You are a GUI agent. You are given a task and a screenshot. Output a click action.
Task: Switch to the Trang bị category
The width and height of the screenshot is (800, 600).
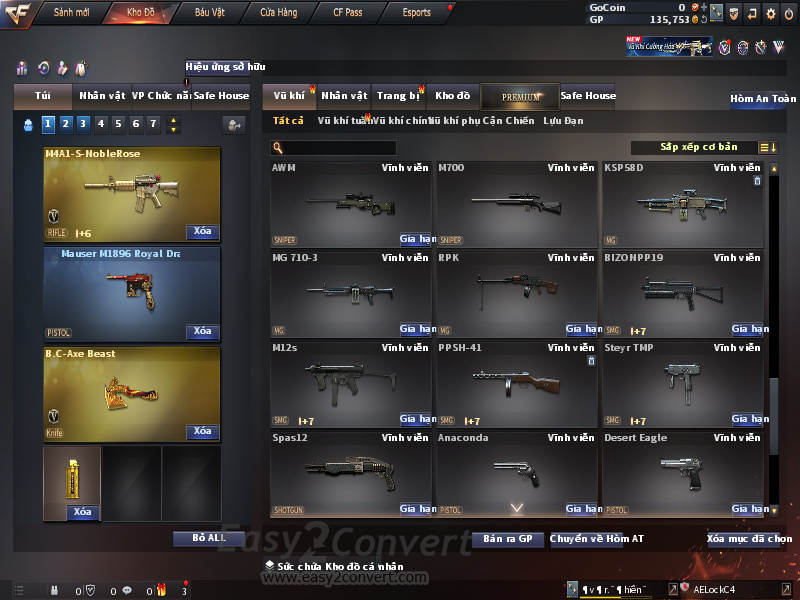coord(398,96)
